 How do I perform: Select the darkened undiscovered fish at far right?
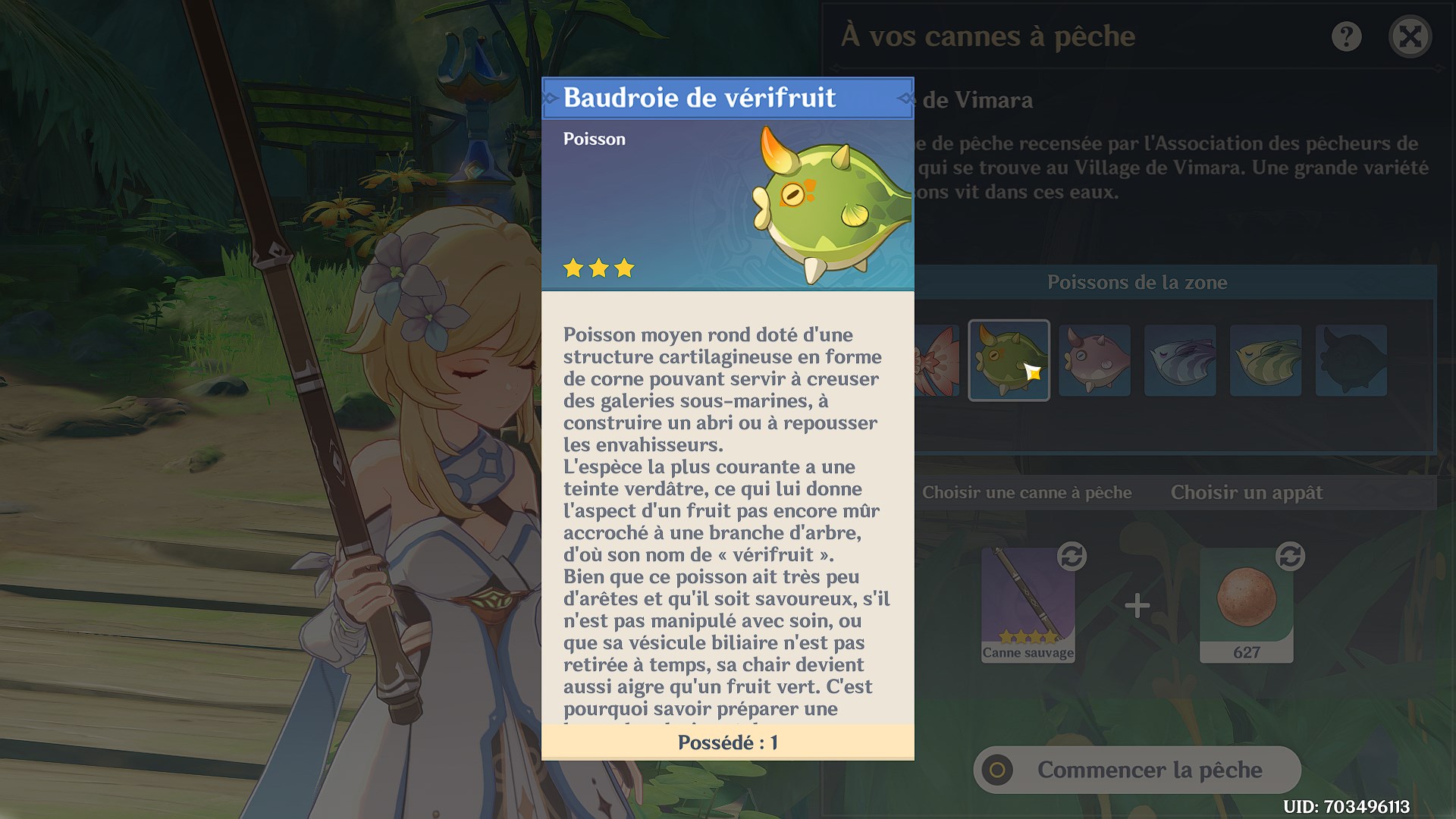[1350, 360]
